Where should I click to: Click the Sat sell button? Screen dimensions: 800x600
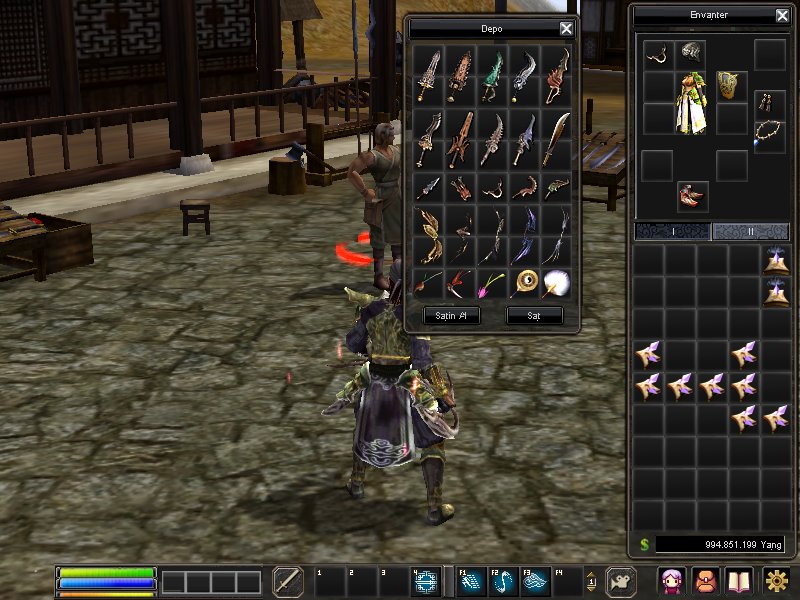point(534,316)
